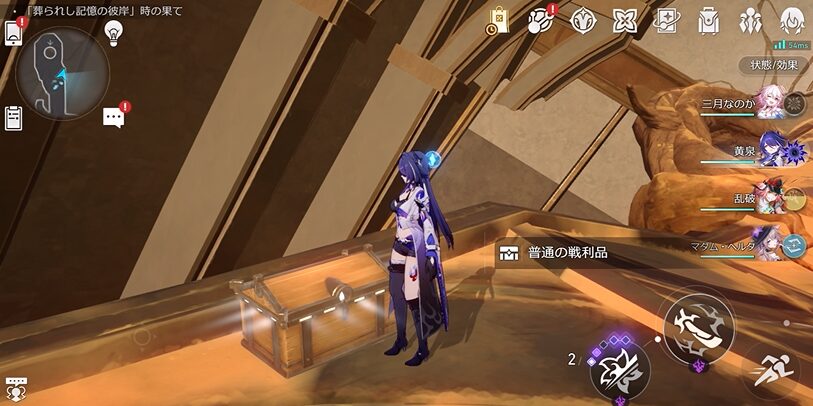Open the mission clipboard icon
813x406 pixels.
pyautogui.click(x=14, y=118)
